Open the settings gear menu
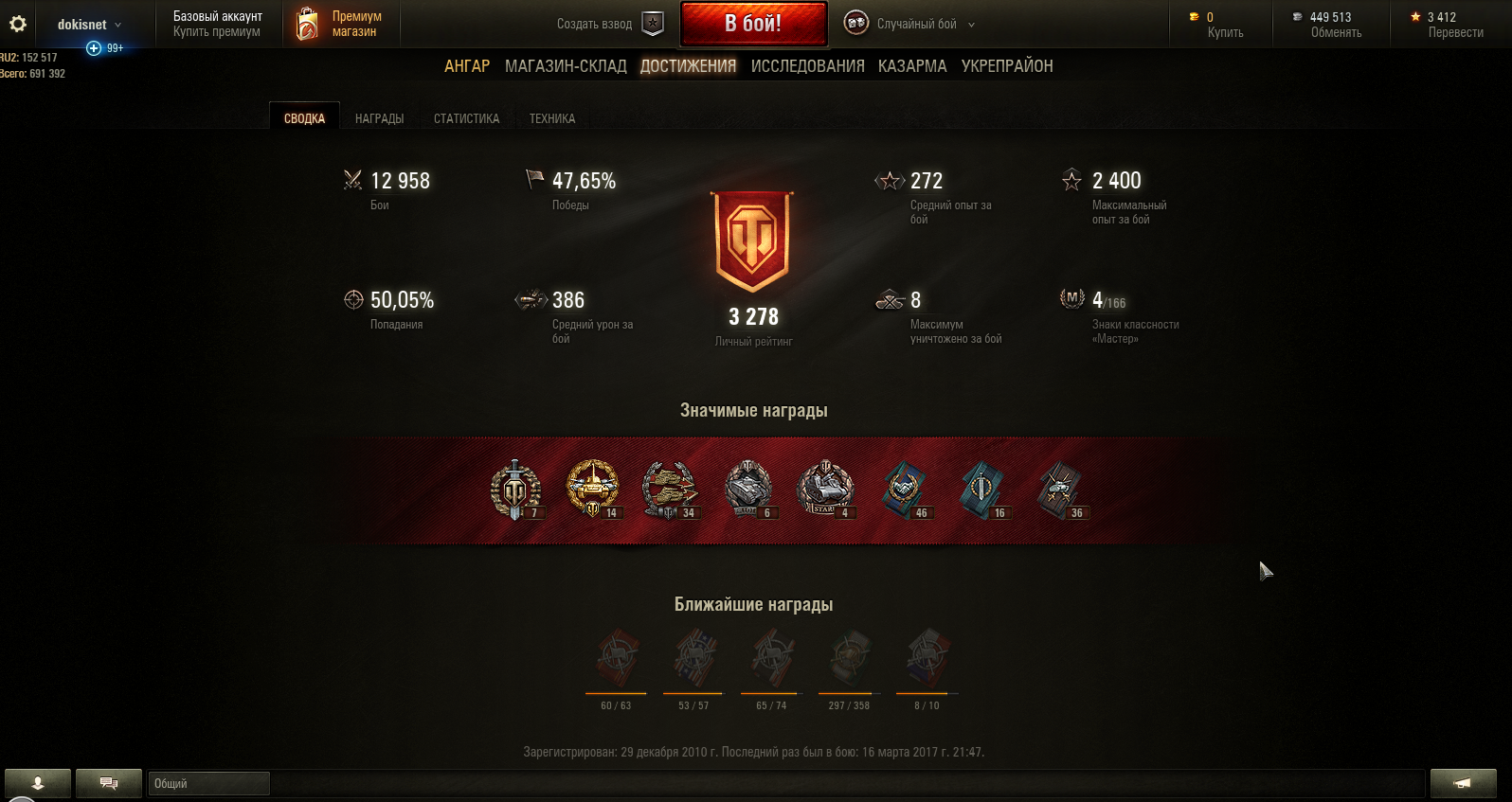The image size is (1512, 802). point(18,25)
